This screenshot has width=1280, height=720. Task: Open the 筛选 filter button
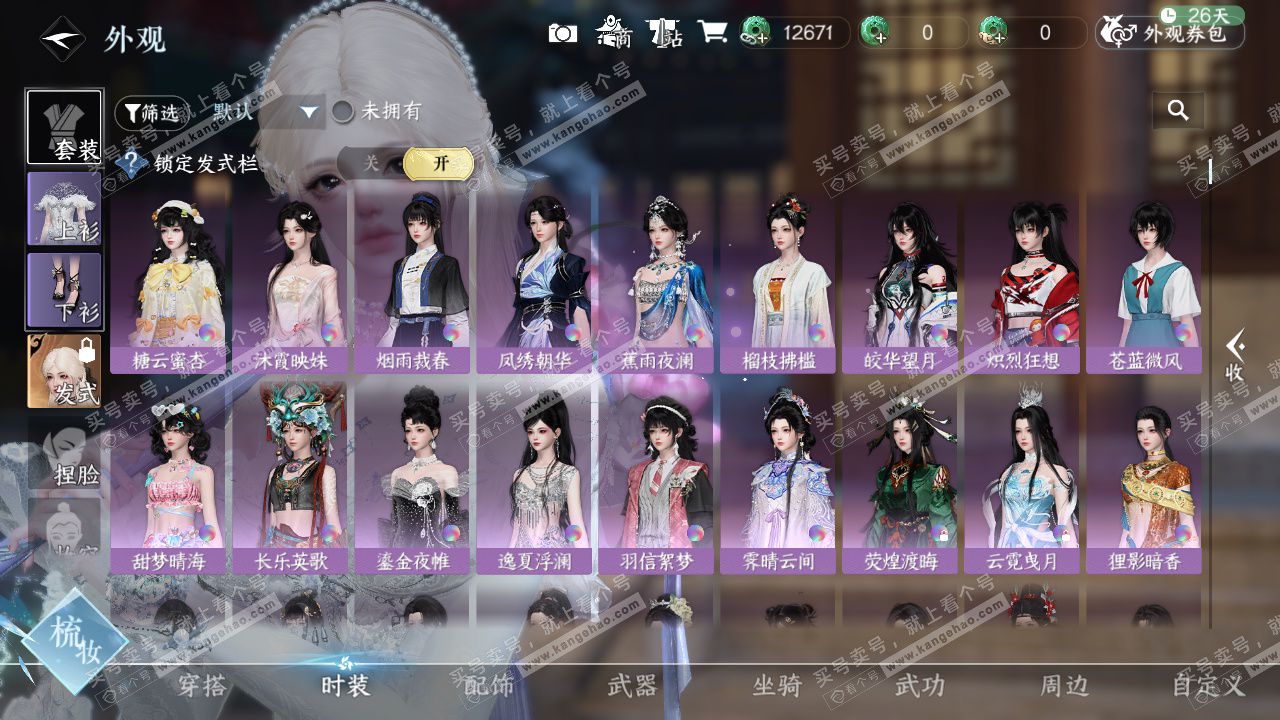(151, 113)
